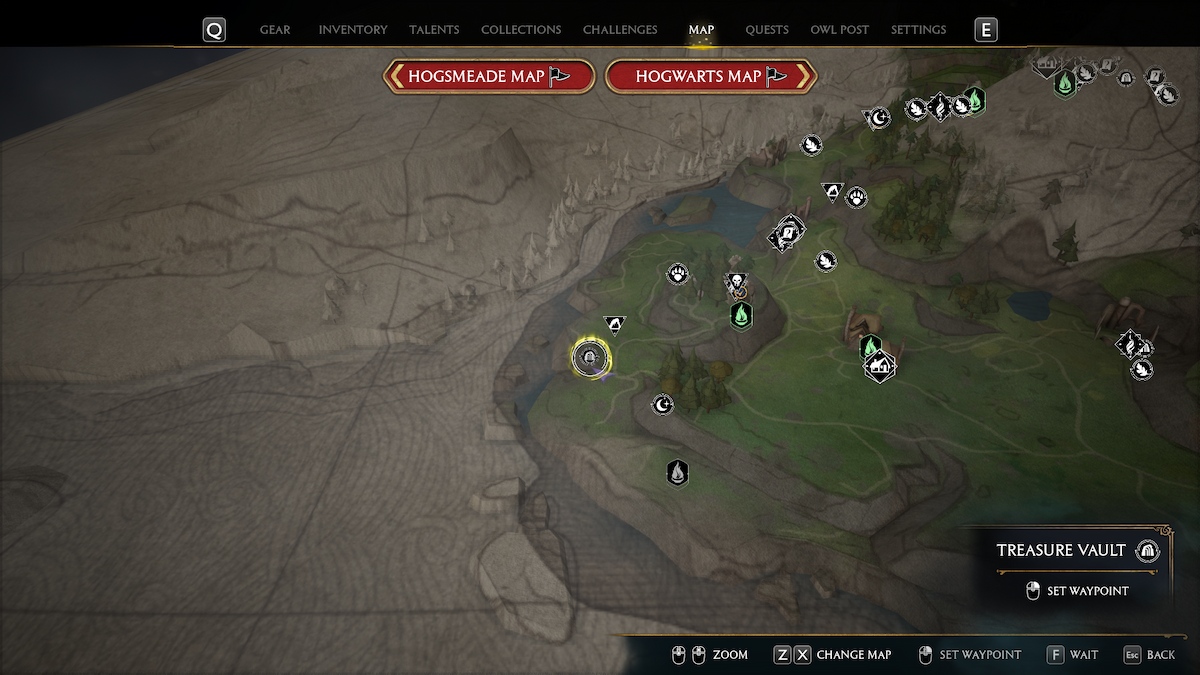Select the Map tab

point(701,30)
